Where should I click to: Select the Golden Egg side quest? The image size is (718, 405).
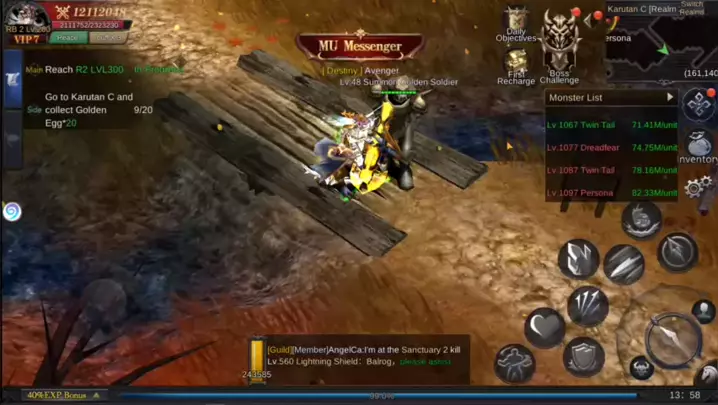click(x=90, y=110)
